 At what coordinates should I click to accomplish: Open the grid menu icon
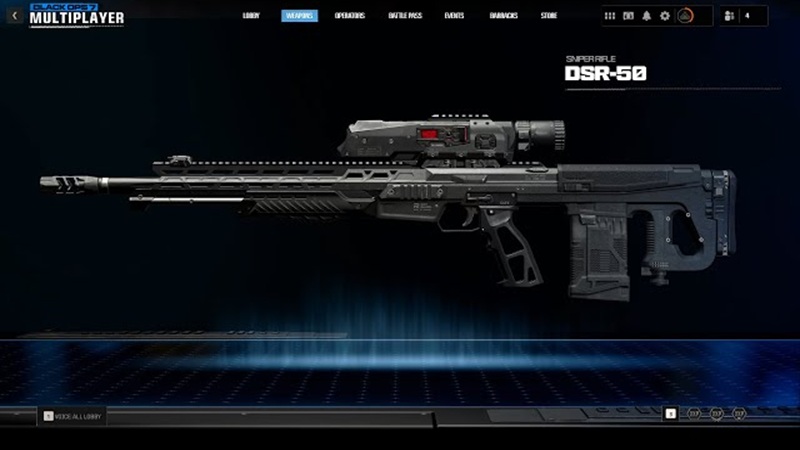coord(611,16)
